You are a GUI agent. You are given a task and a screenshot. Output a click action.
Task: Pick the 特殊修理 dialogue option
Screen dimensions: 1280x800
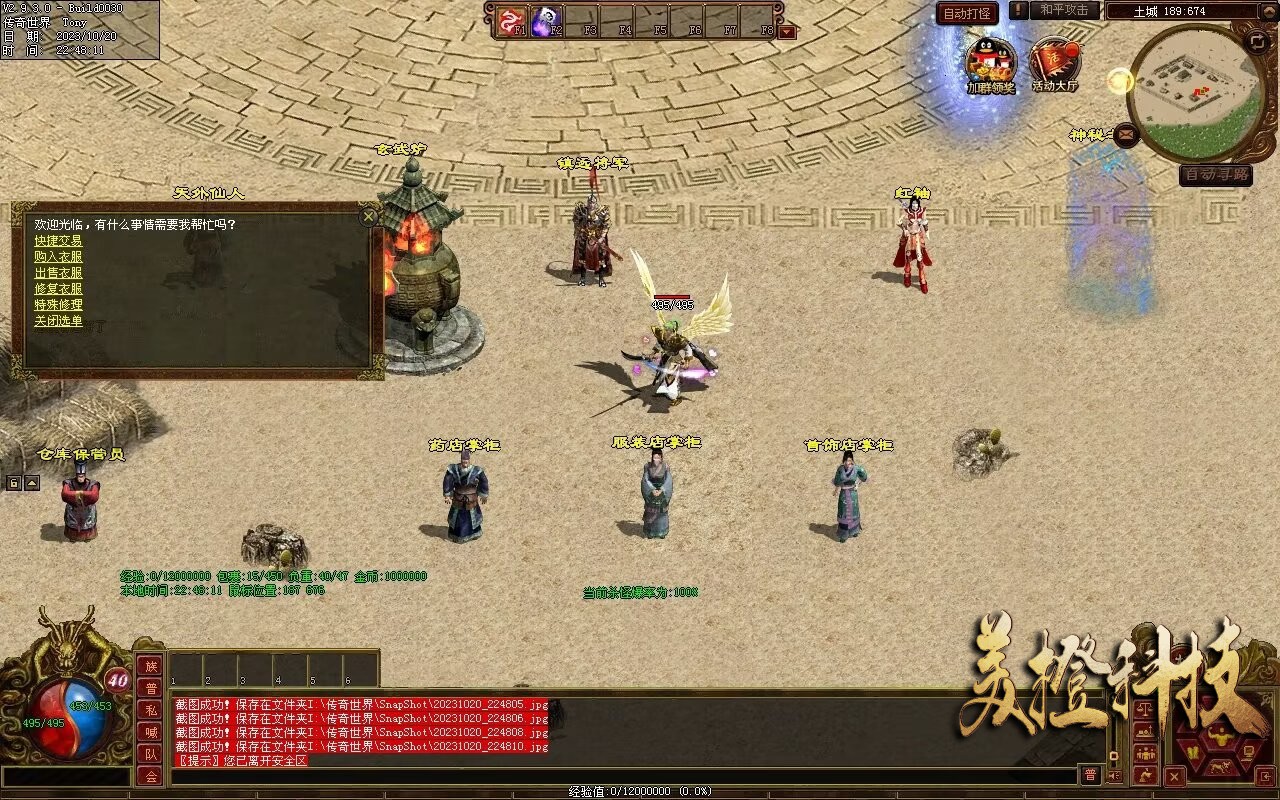pyautogui.click(x=58, y=305)
